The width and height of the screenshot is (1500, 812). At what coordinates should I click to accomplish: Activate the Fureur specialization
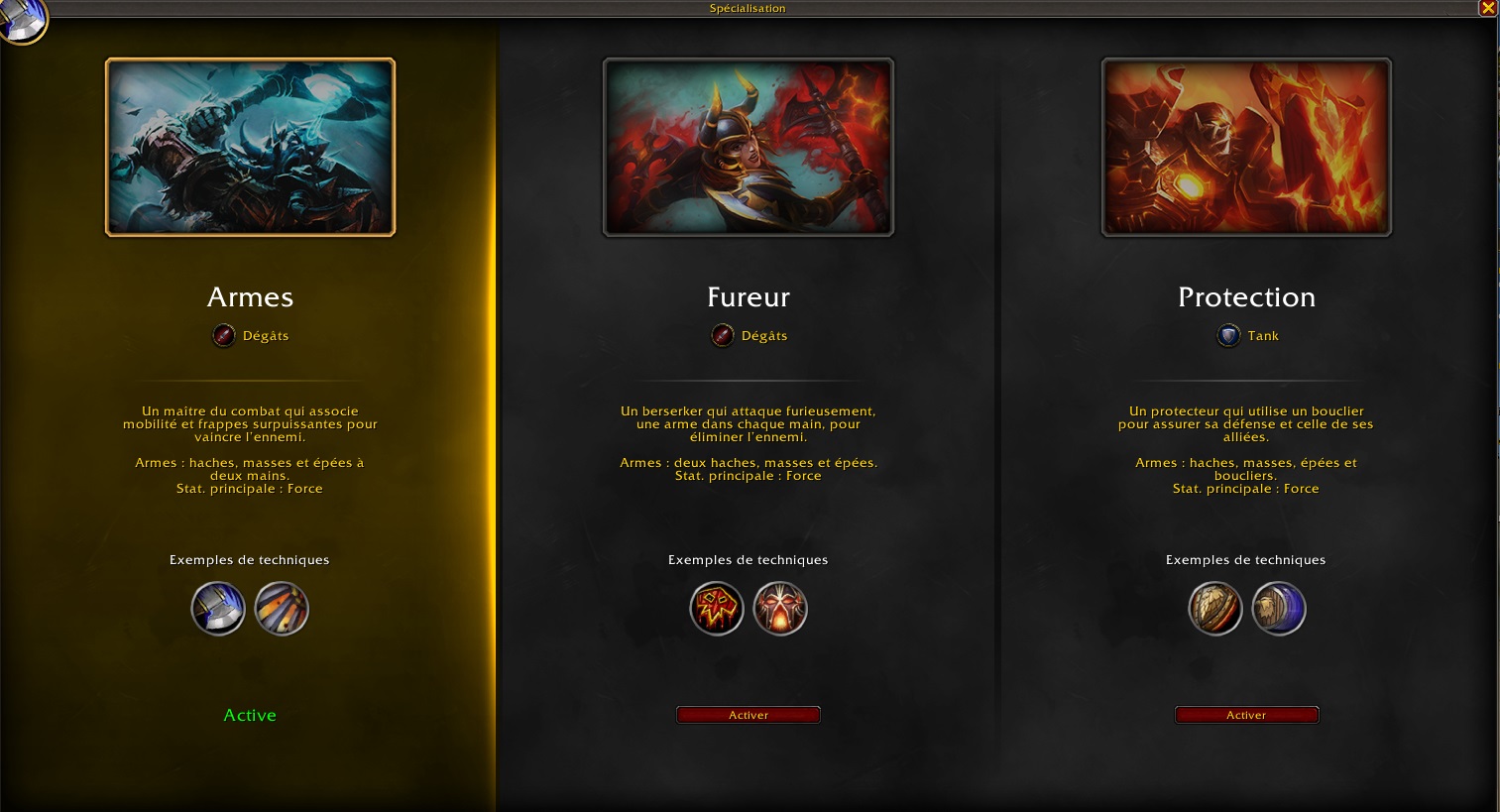pos(748,715)
